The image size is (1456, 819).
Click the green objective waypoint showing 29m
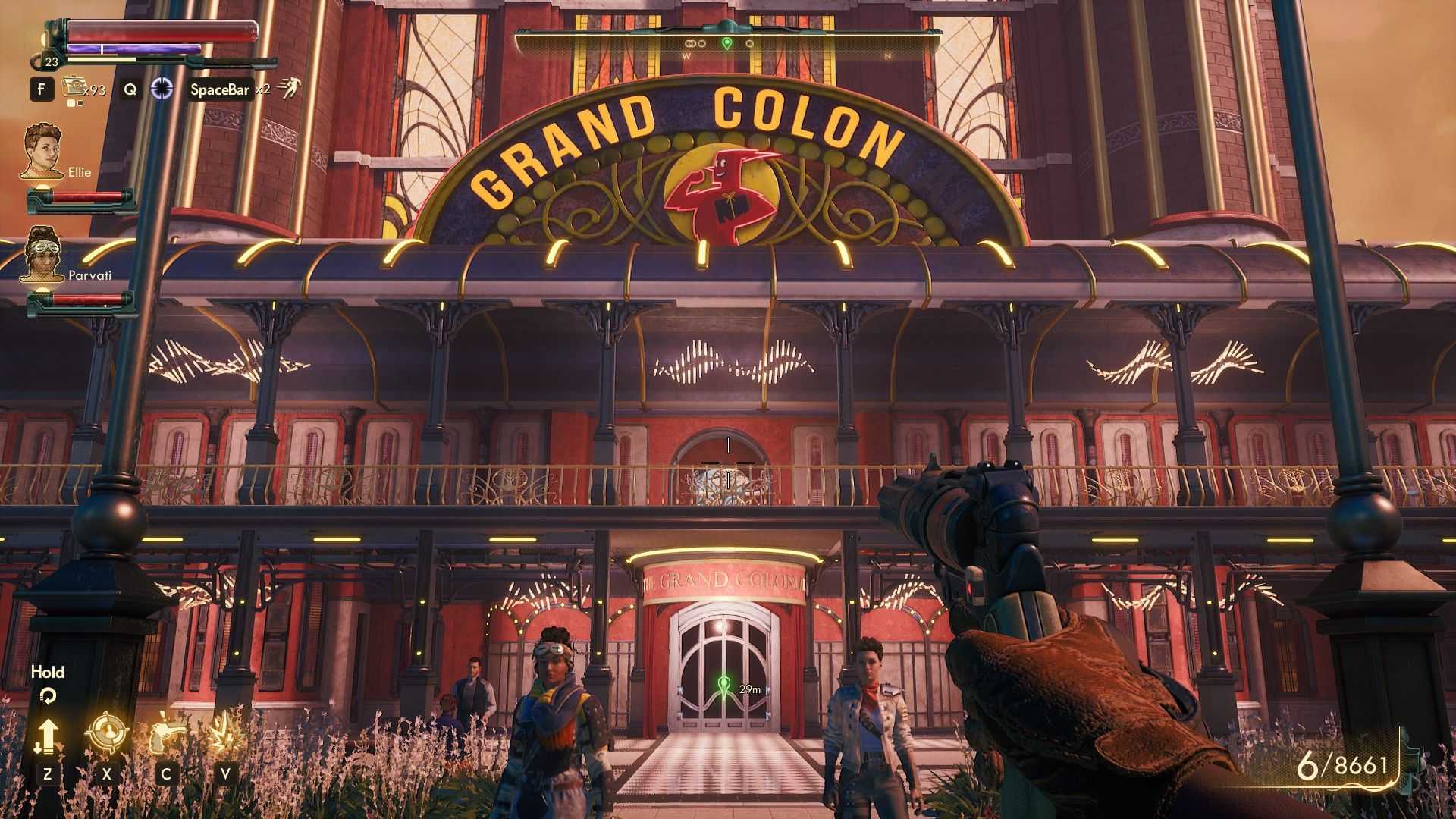pyautogui.click(x=725, y=688)
